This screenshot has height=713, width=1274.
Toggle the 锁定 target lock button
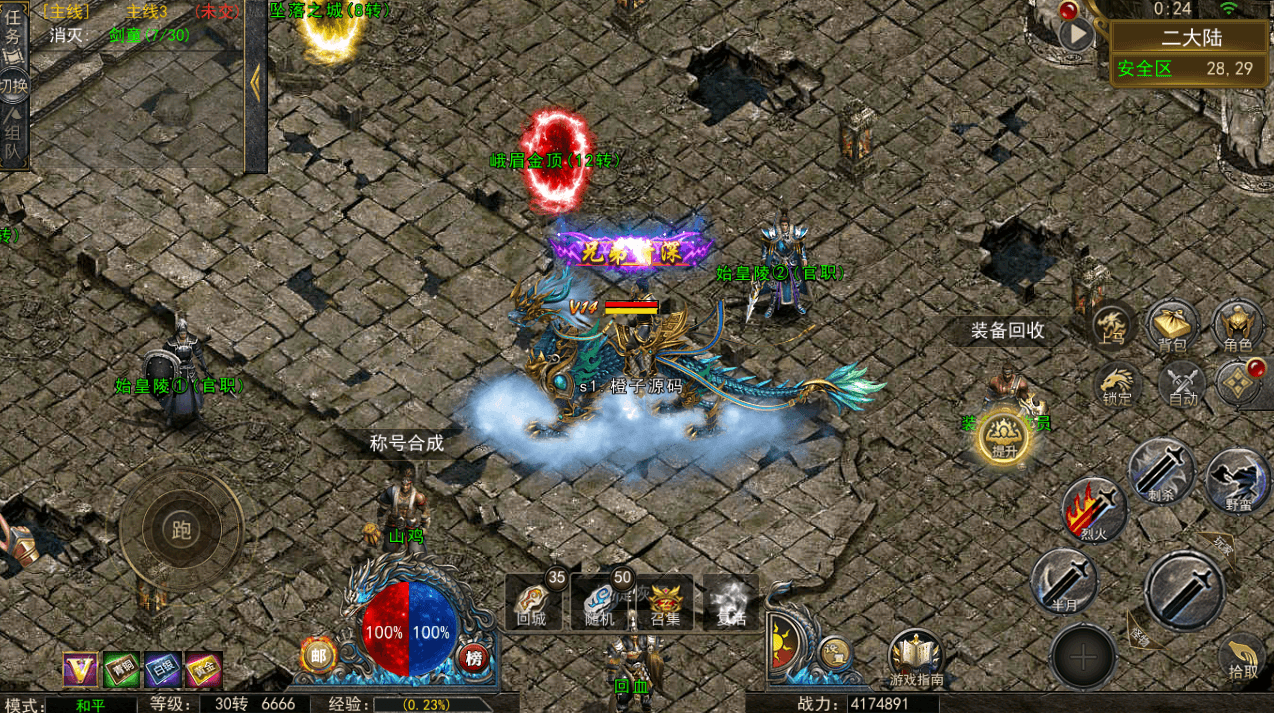(x=1118, y=383)
